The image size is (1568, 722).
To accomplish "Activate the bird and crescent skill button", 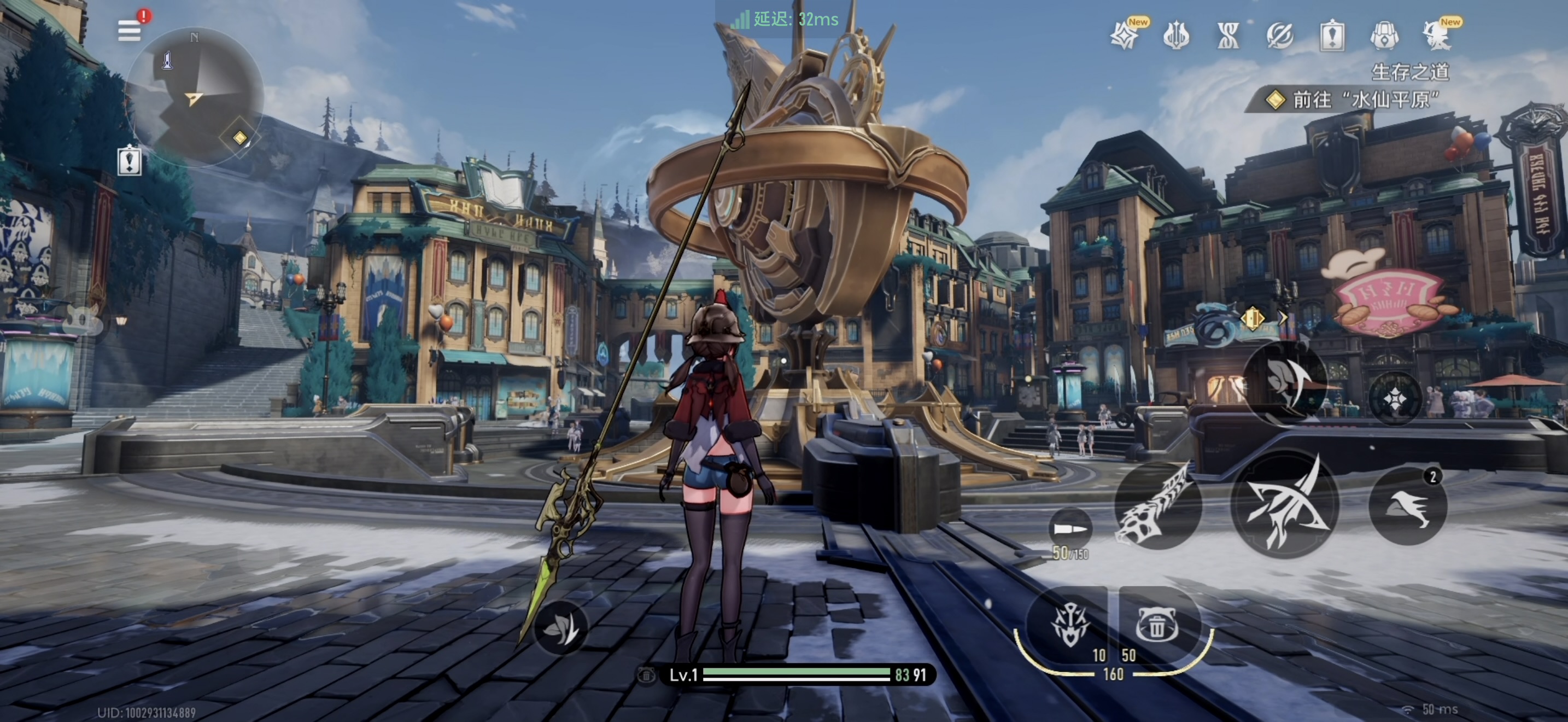I will [x=1285, y=382].
